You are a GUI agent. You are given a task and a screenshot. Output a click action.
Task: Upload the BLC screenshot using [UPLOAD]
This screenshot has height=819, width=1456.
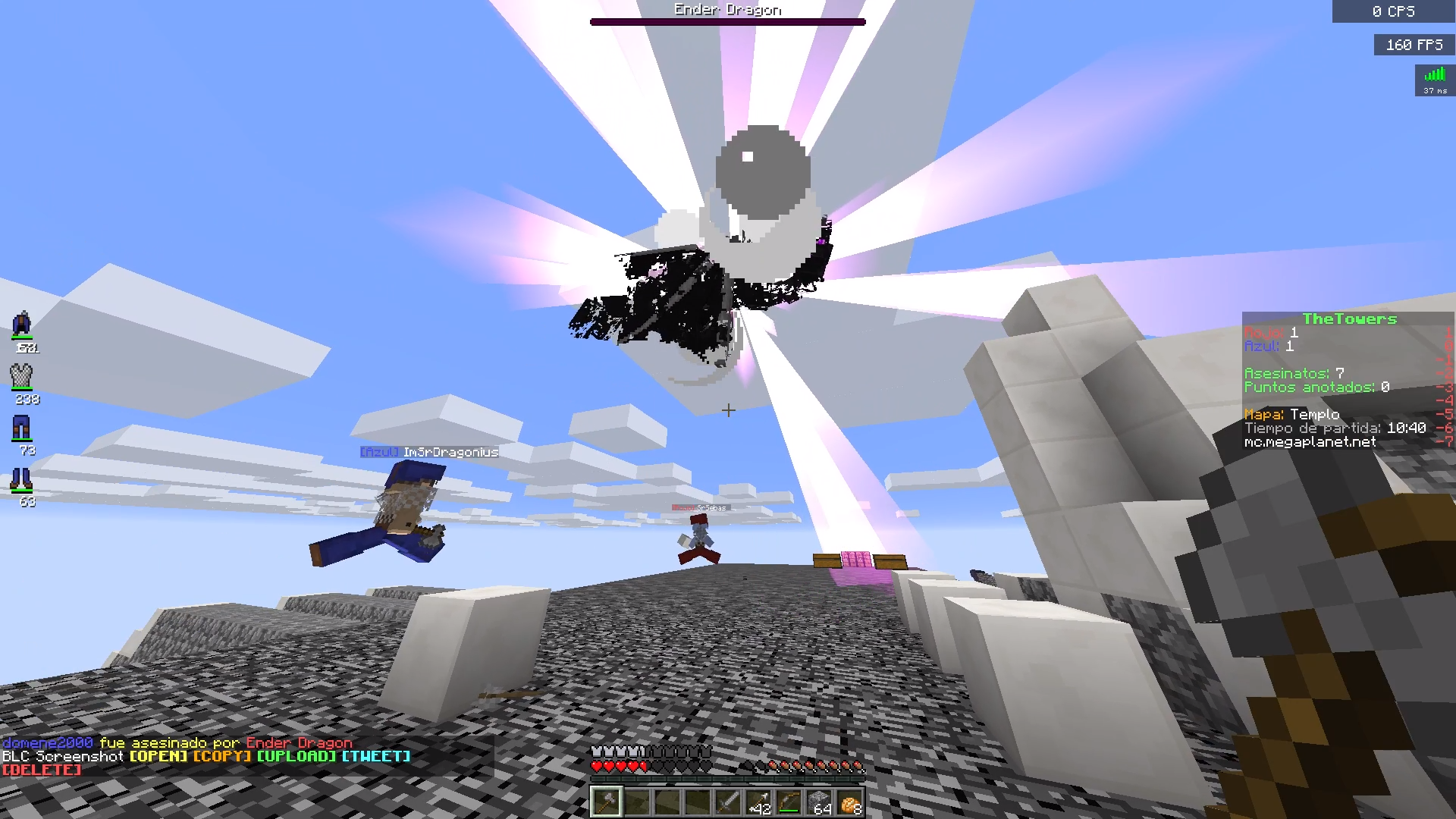point(297,756)
